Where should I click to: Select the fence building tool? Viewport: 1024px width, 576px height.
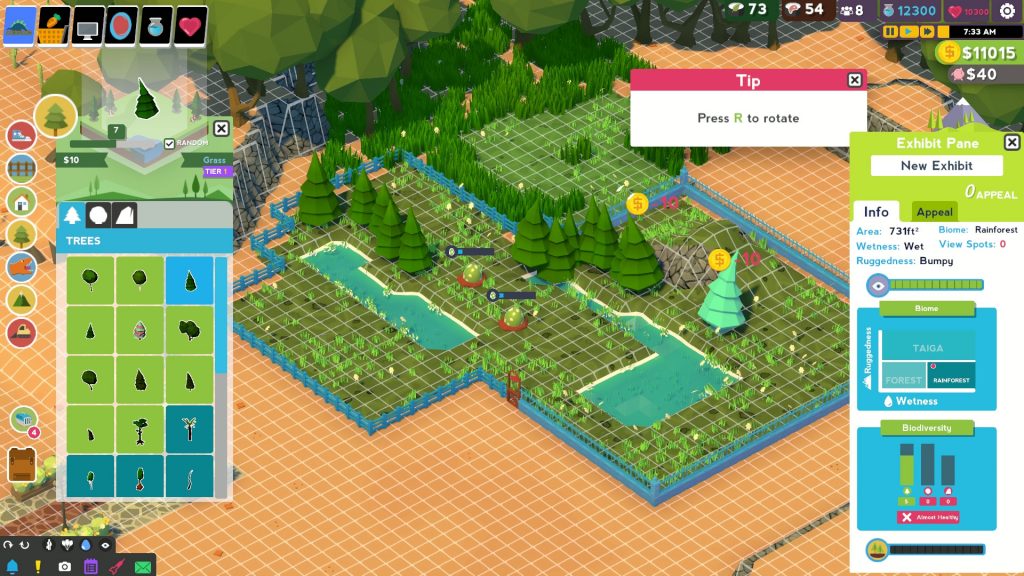coord(21,168)
